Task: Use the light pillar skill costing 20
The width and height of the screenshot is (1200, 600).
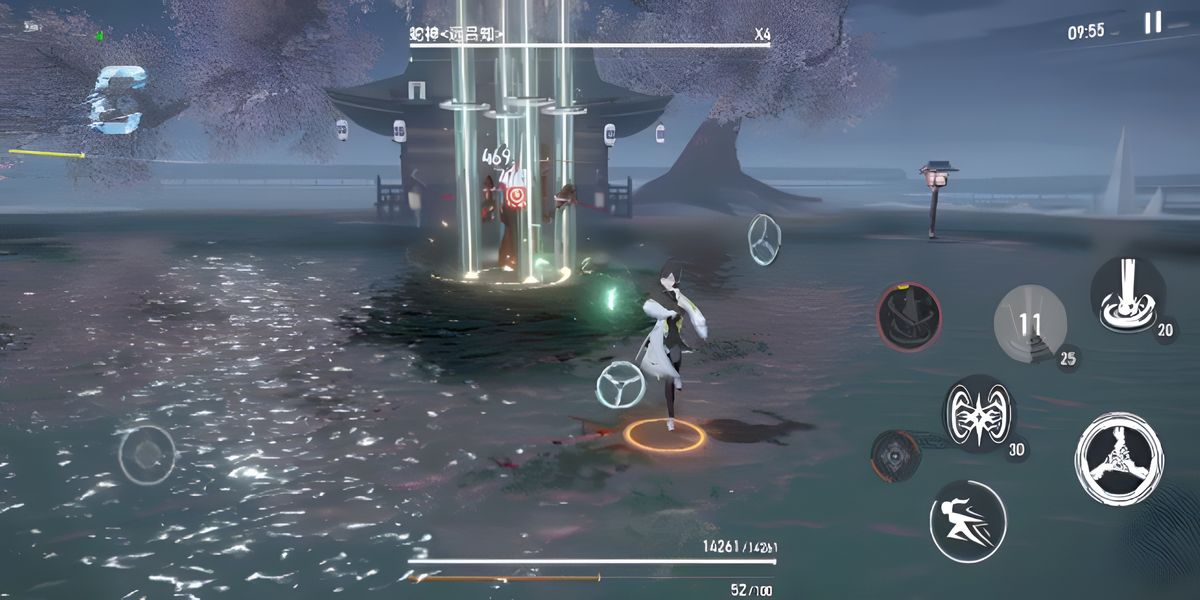Action: point(1127,293)
